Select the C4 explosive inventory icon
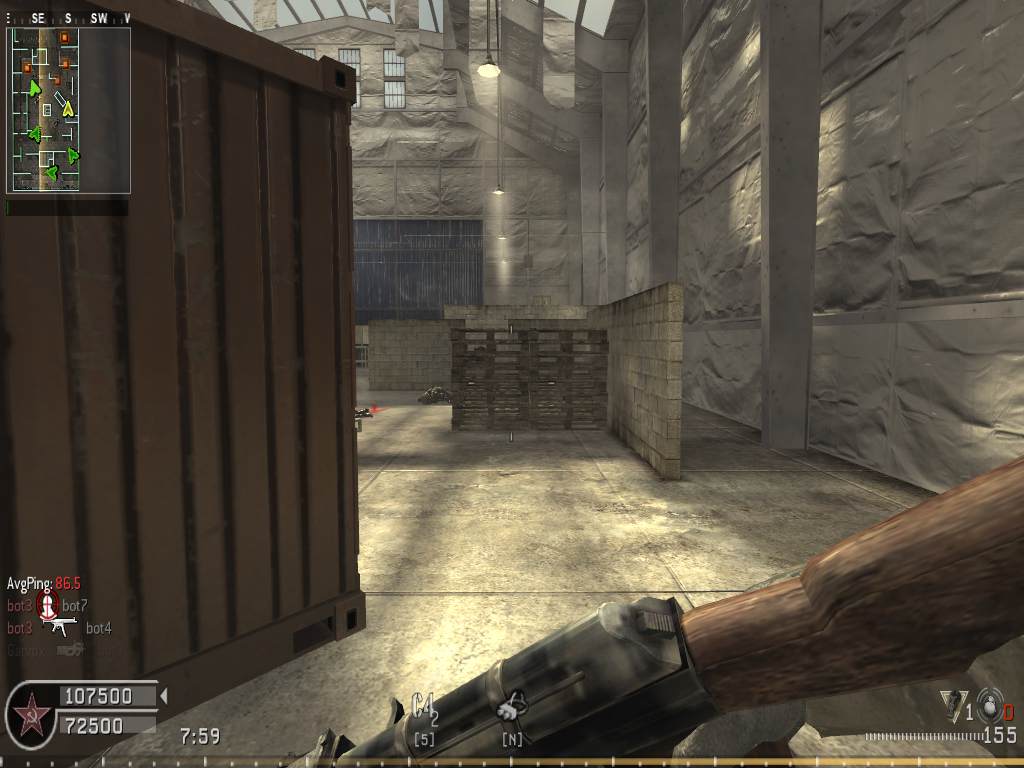1024x768 pixels. click(424, 708)
